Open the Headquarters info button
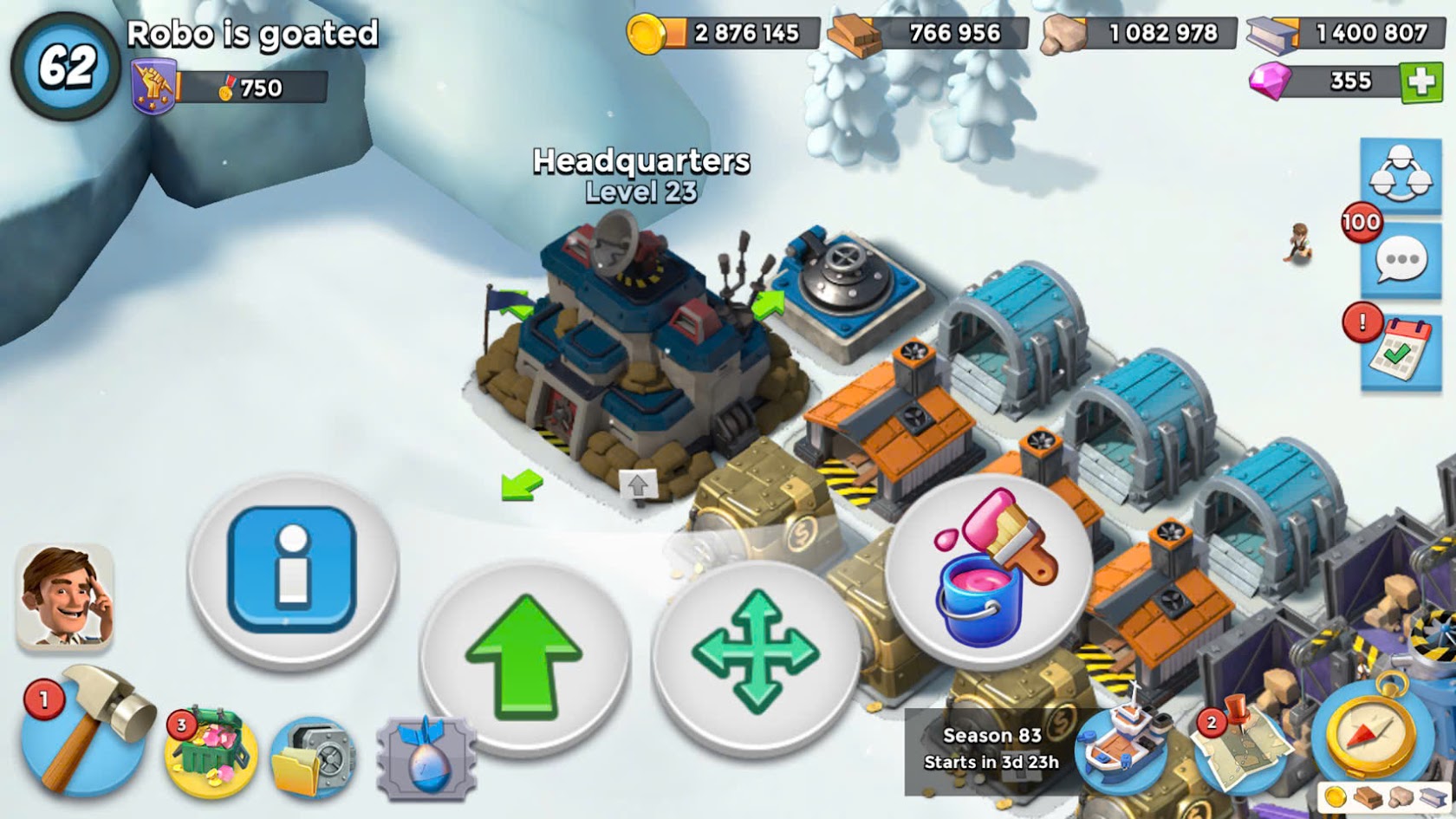Viewport: 1456px width, 819px height. [x=292, y=569]
